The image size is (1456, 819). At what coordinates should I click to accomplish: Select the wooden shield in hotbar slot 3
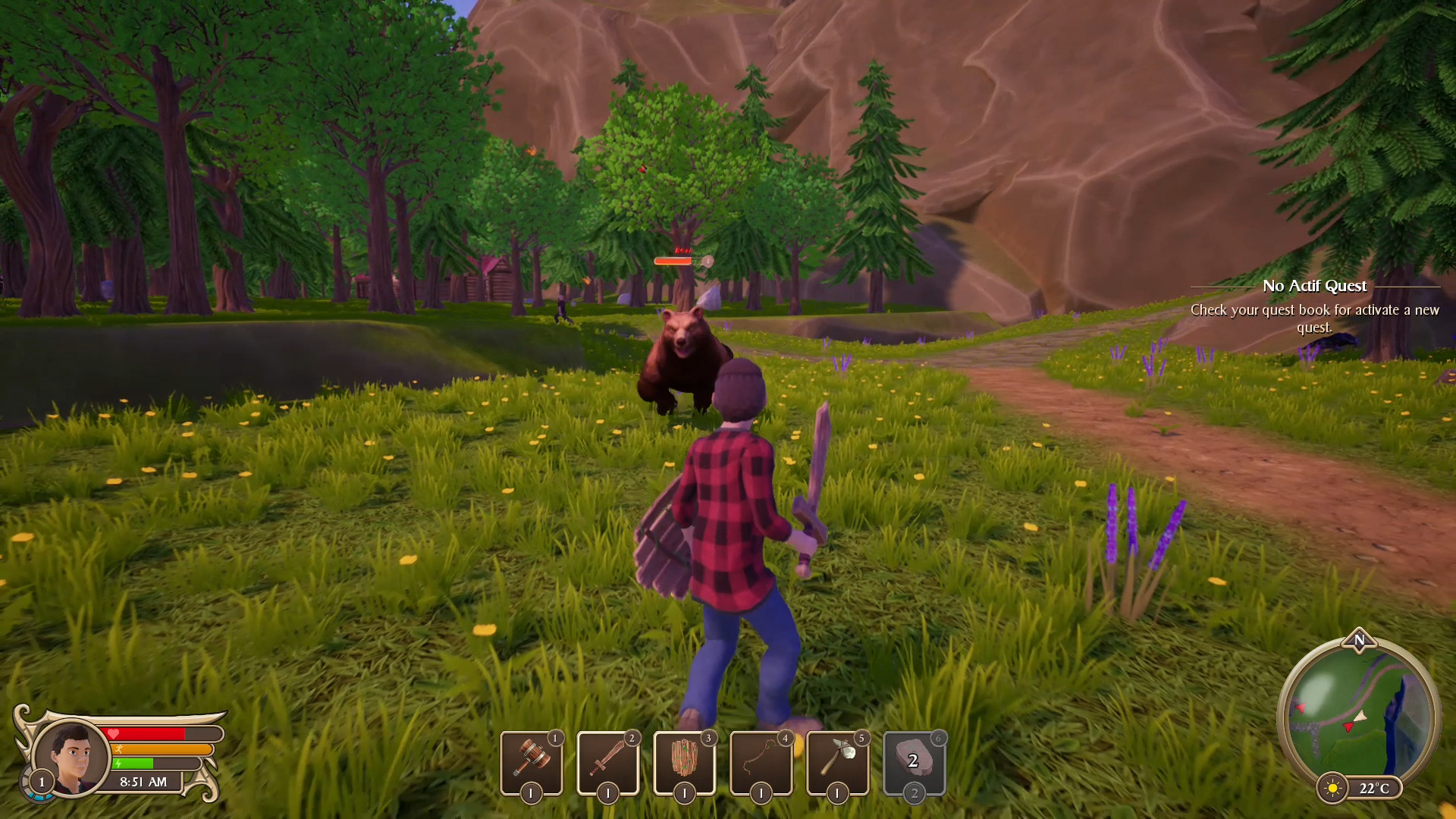[685, 762]
